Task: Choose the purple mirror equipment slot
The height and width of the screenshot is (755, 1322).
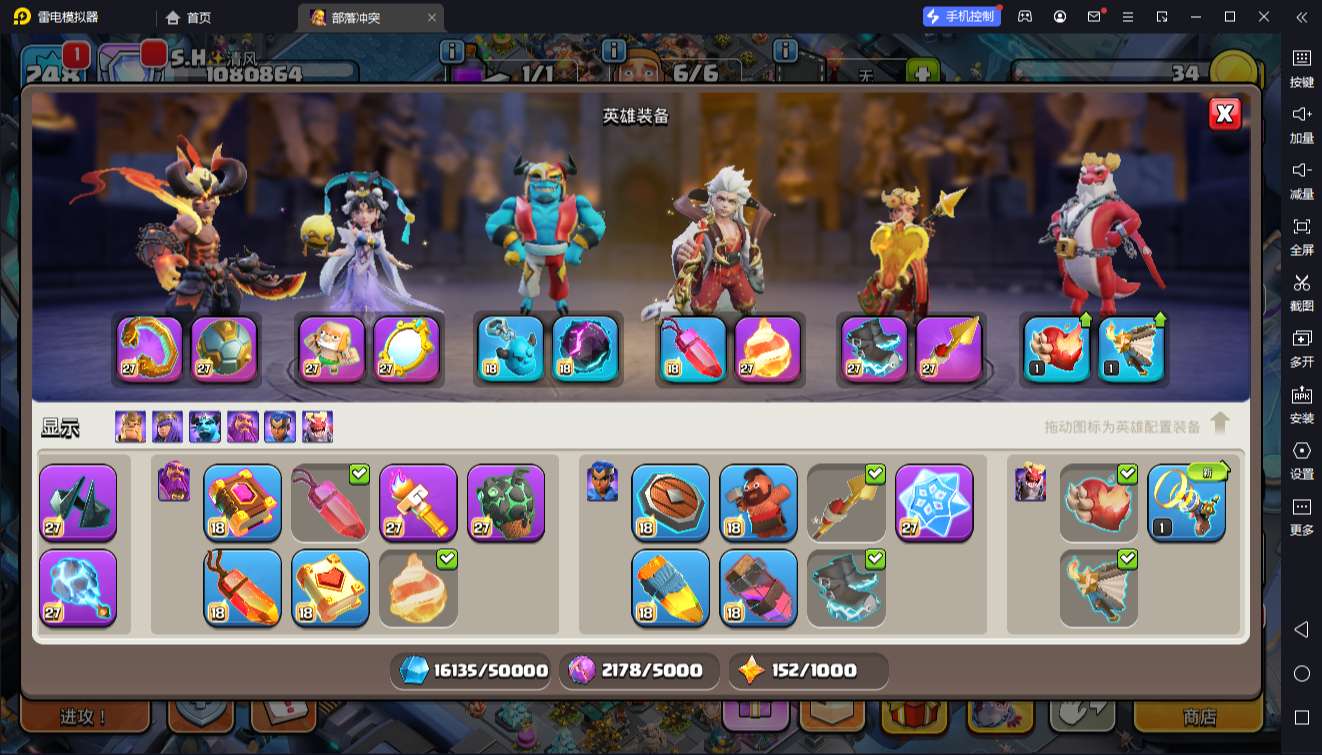Action: coord(407,349)
